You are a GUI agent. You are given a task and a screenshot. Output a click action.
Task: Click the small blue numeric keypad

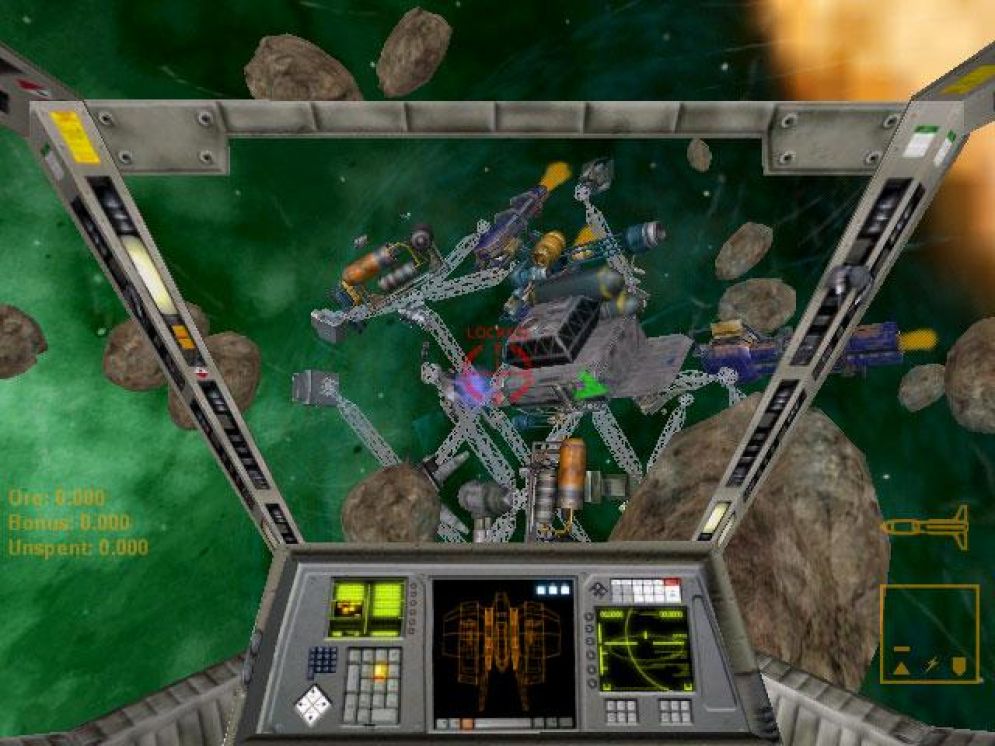coord(322,660)
